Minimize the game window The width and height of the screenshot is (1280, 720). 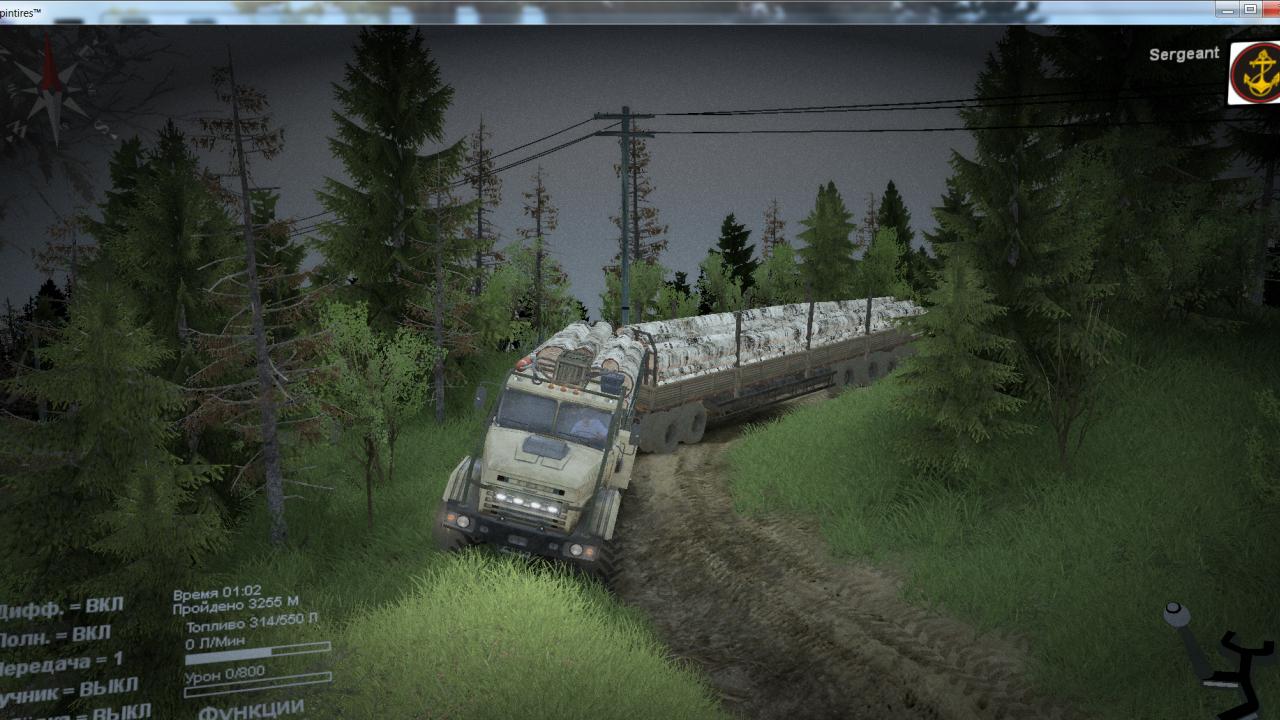tap(1228, 9)
